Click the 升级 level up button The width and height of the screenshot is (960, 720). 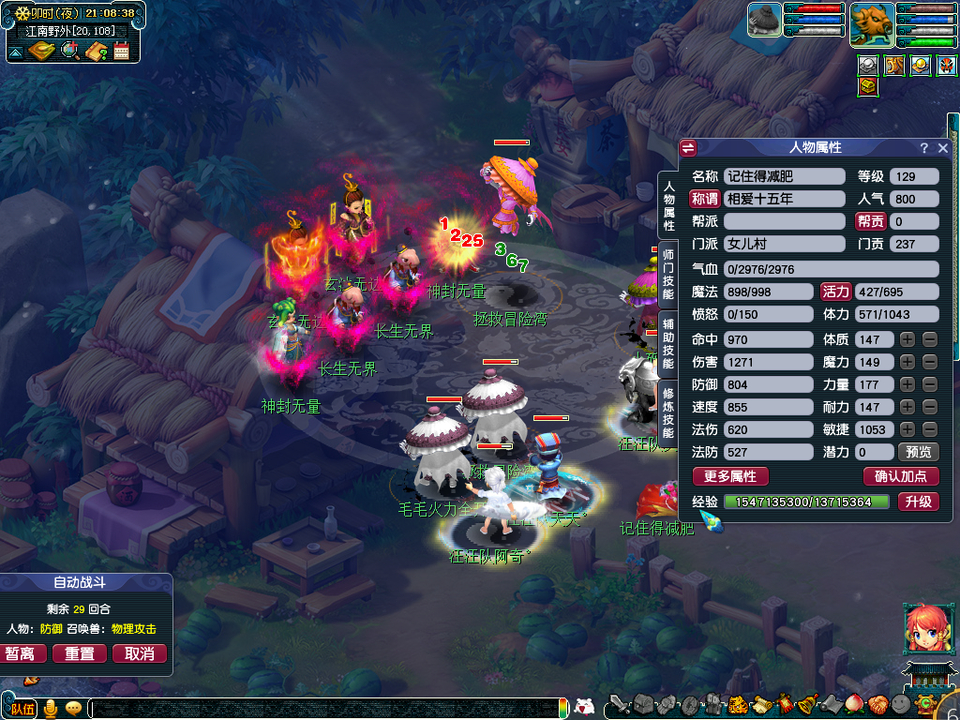(x=917, y=502)
